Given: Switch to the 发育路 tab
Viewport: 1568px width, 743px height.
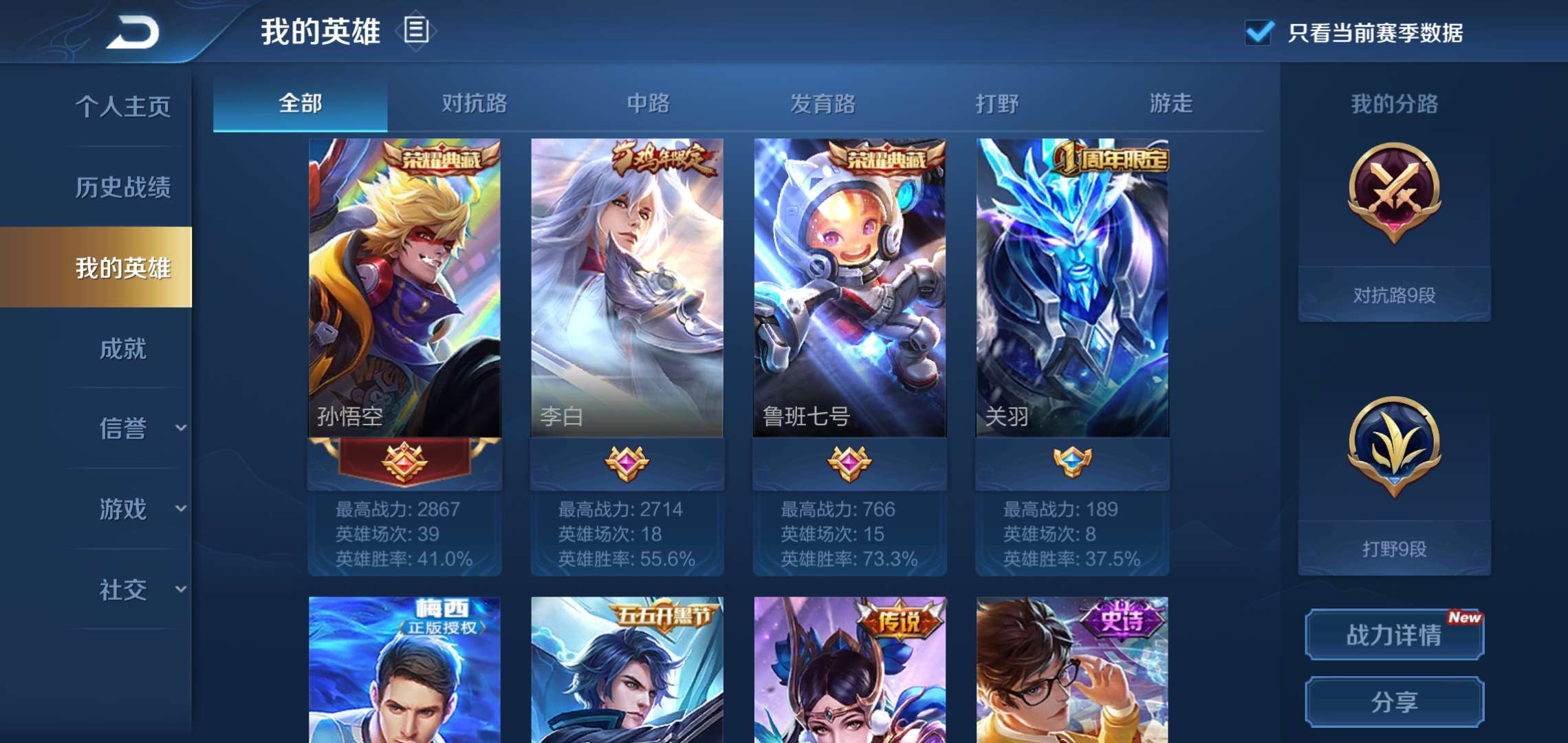Looking at the screenshot, I should click(x=823, y=105).
